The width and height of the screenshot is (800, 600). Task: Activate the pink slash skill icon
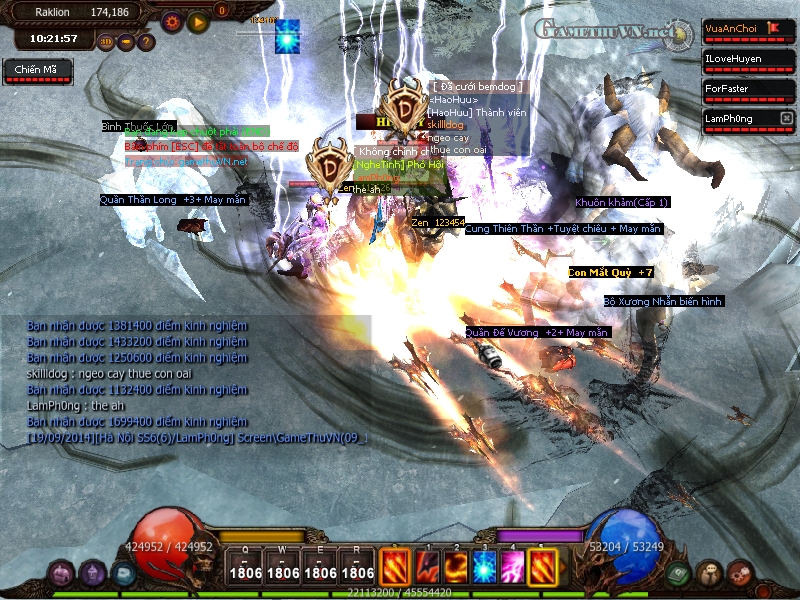pyautogui.click(x=514, y=567)
